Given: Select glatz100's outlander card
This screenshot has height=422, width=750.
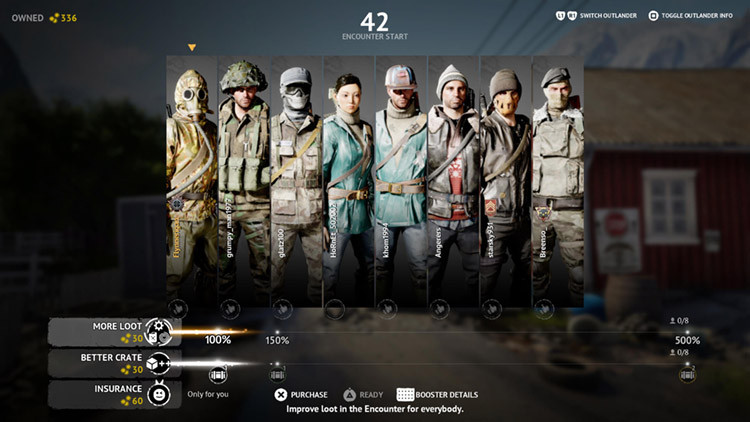Looking at the screenshot, I should point(296,180).
